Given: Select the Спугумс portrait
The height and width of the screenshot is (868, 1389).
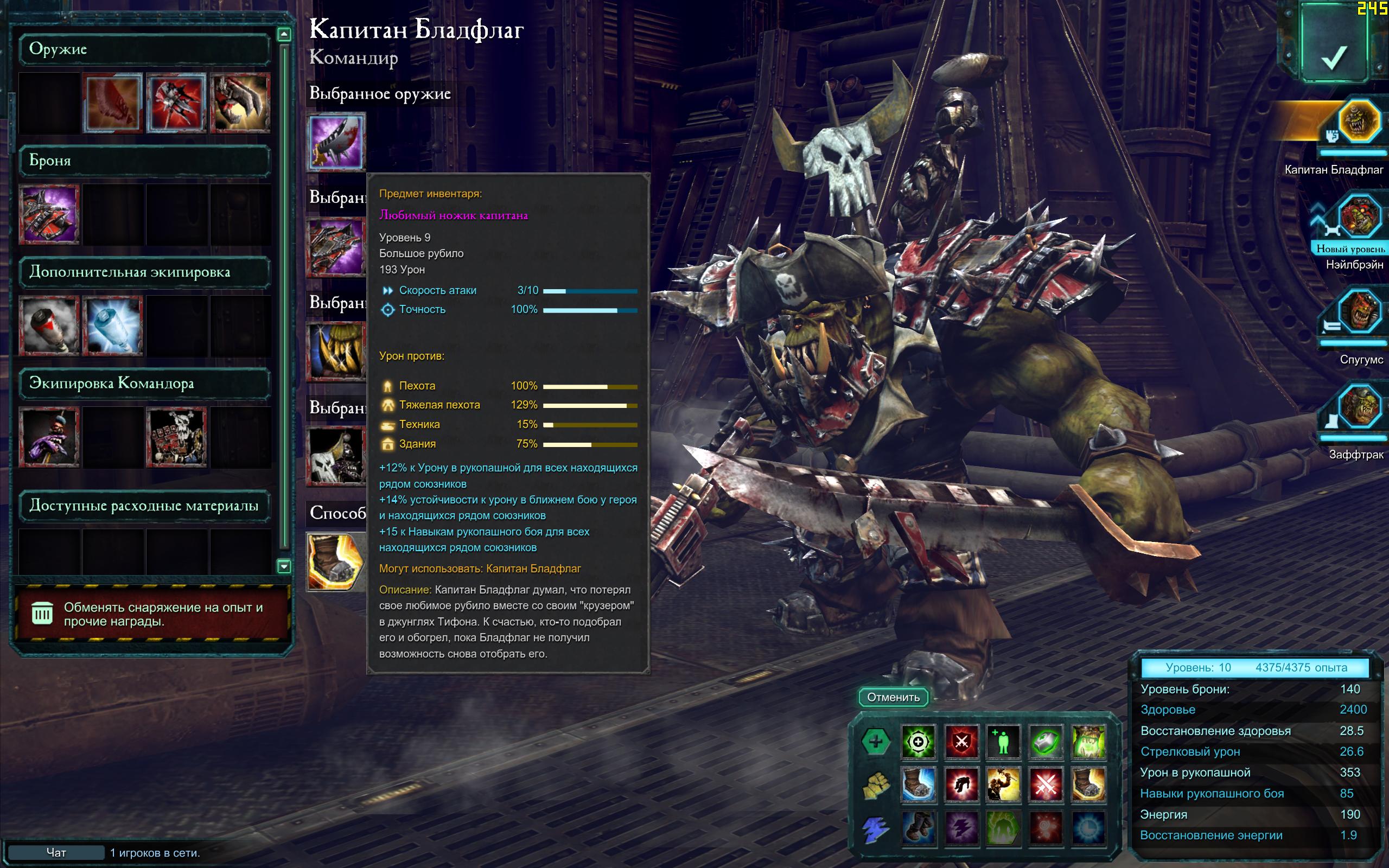Looking at the screenshot, I should [1359, 313].
